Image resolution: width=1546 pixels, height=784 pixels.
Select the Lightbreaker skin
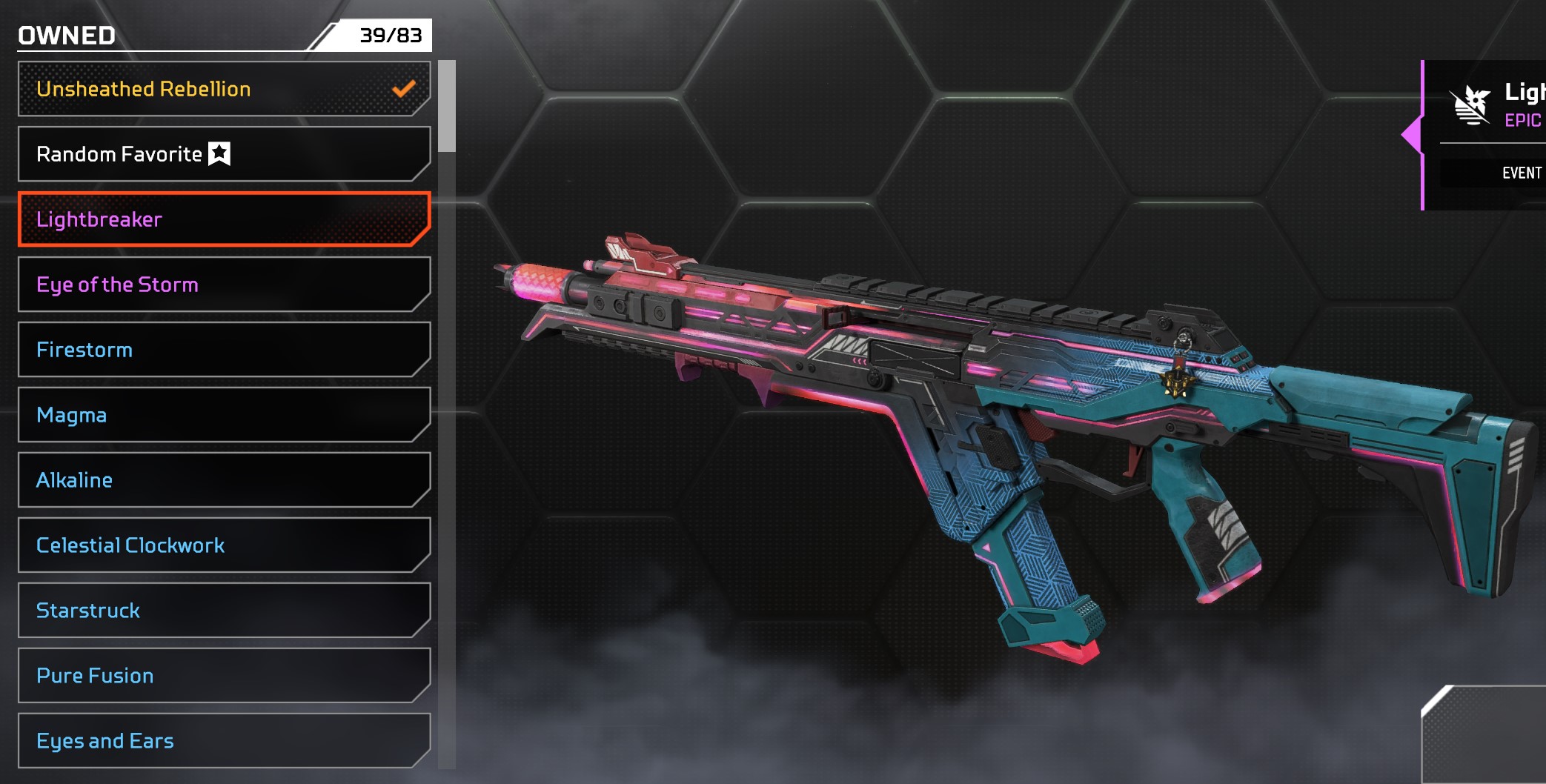pos(222,219)
